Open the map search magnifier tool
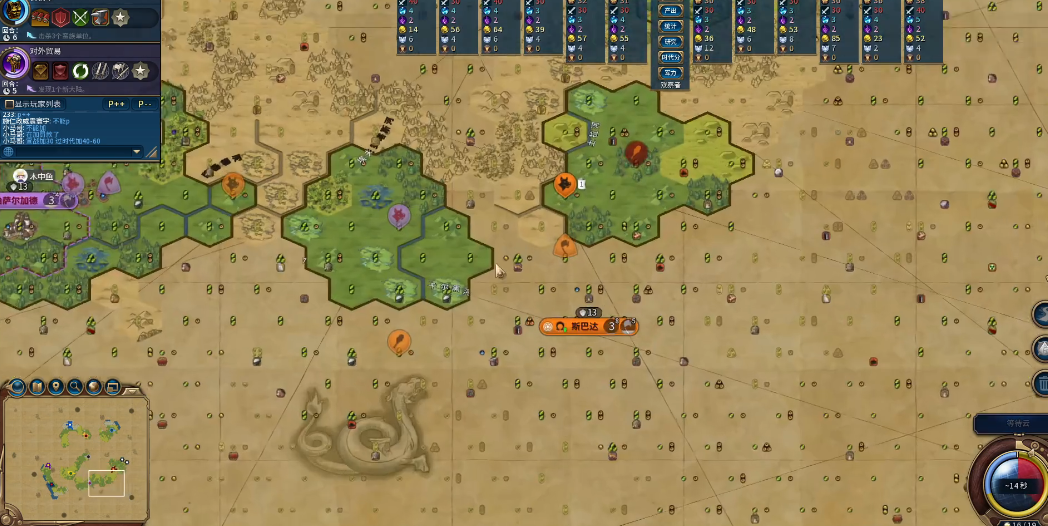 click(x=75, y=387)
